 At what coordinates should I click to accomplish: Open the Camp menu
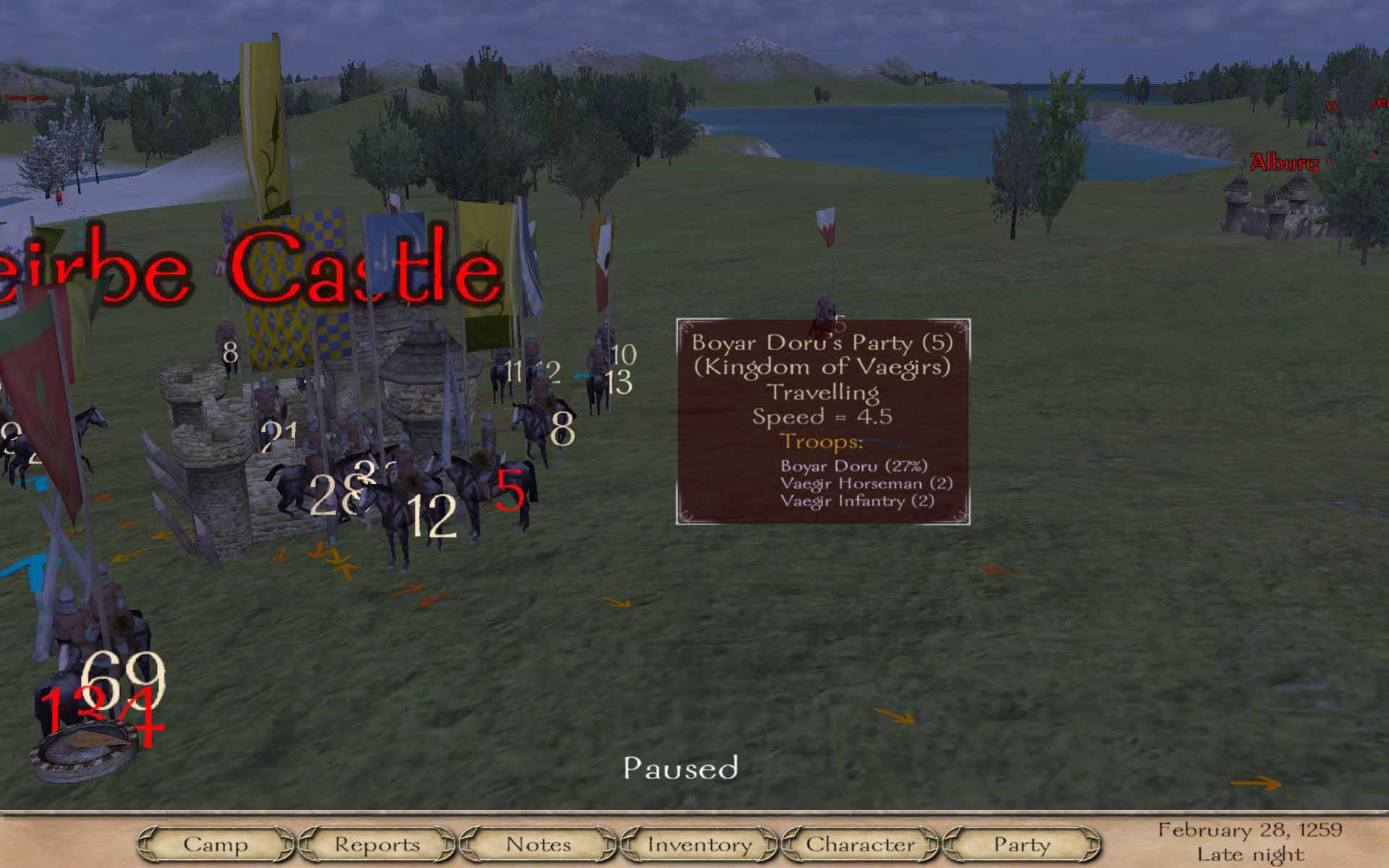click(216, 844)
